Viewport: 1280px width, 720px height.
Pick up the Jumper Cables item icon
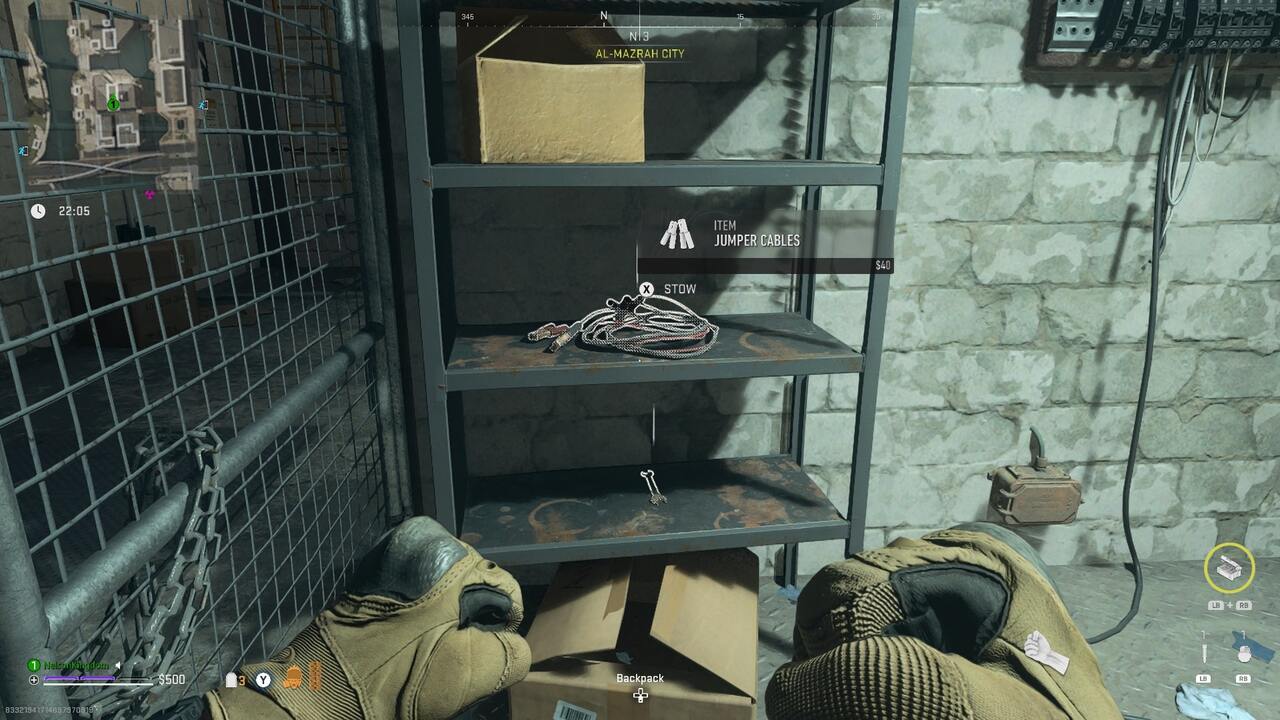(674, 235)
